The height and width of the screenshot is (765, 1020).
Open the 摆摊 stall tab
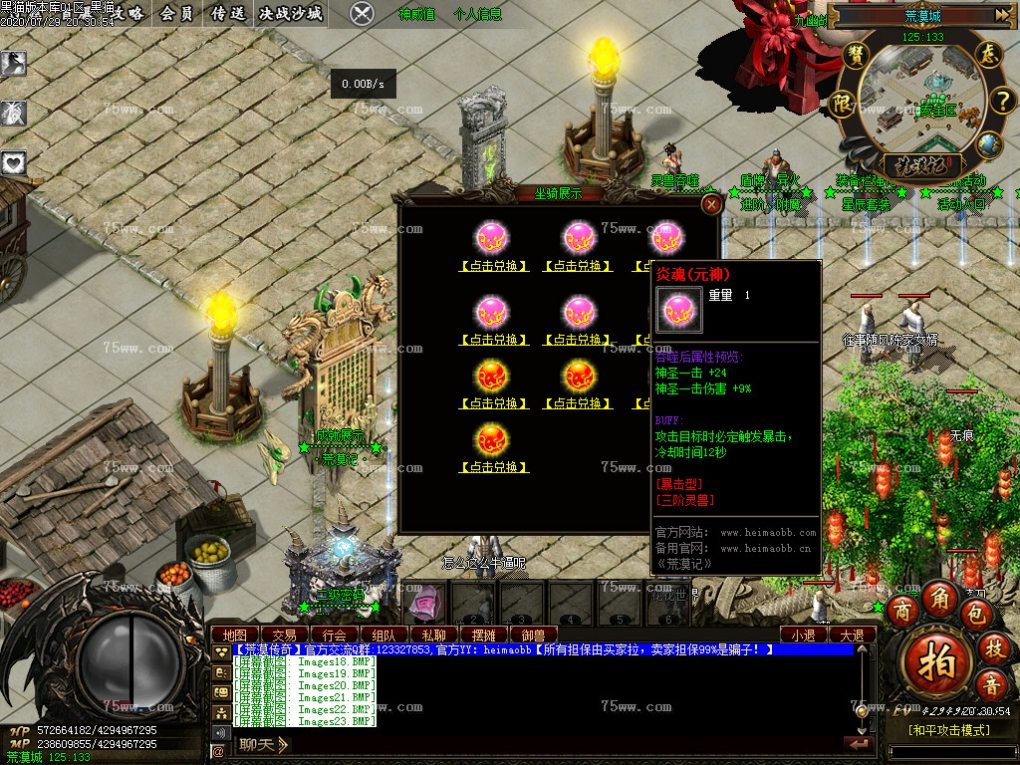click(483, 635)
